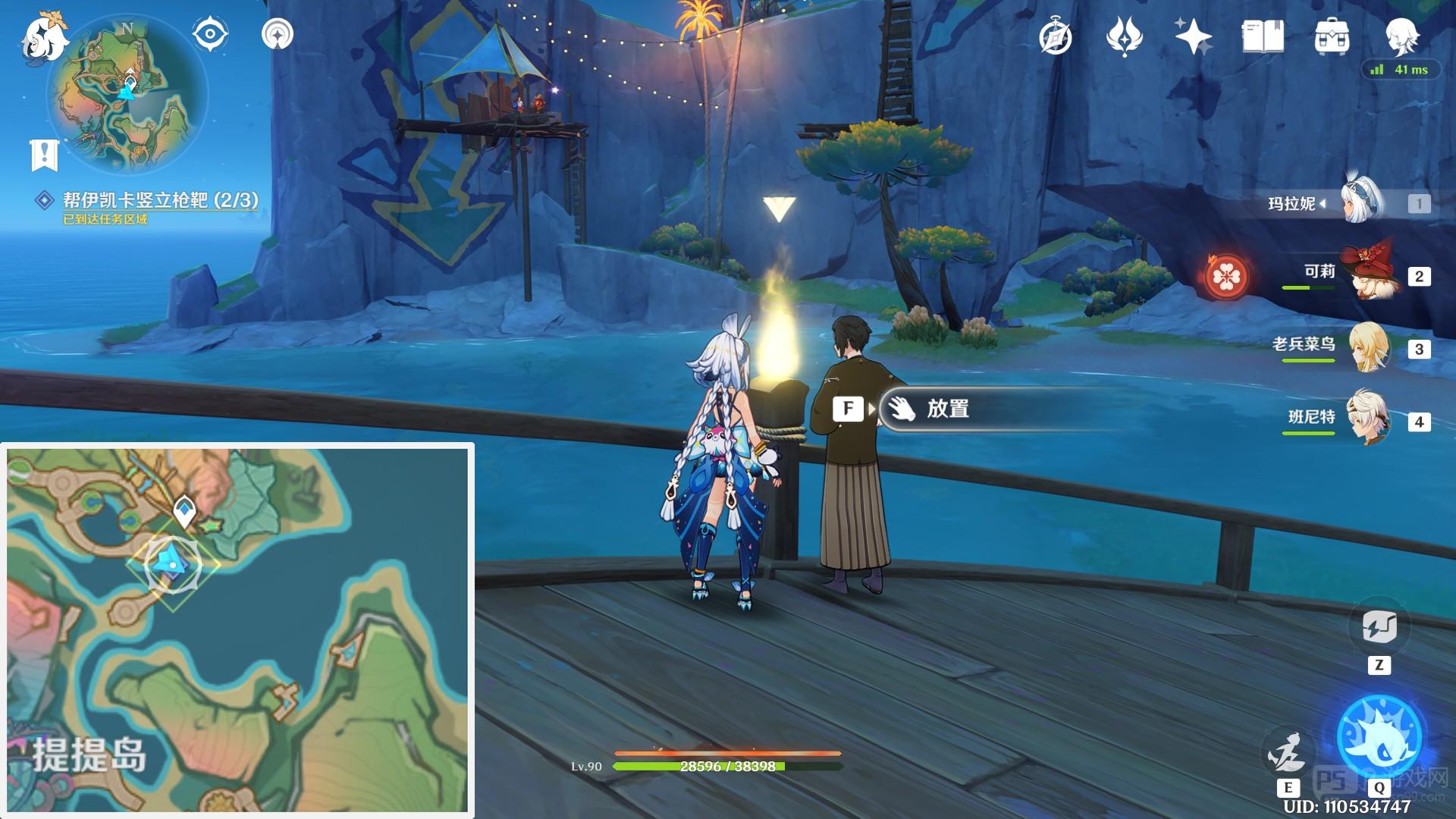The height and width of the screenshot is (819, 1456).
Task: Open the quest log exclamation icon
Action: 44,154
